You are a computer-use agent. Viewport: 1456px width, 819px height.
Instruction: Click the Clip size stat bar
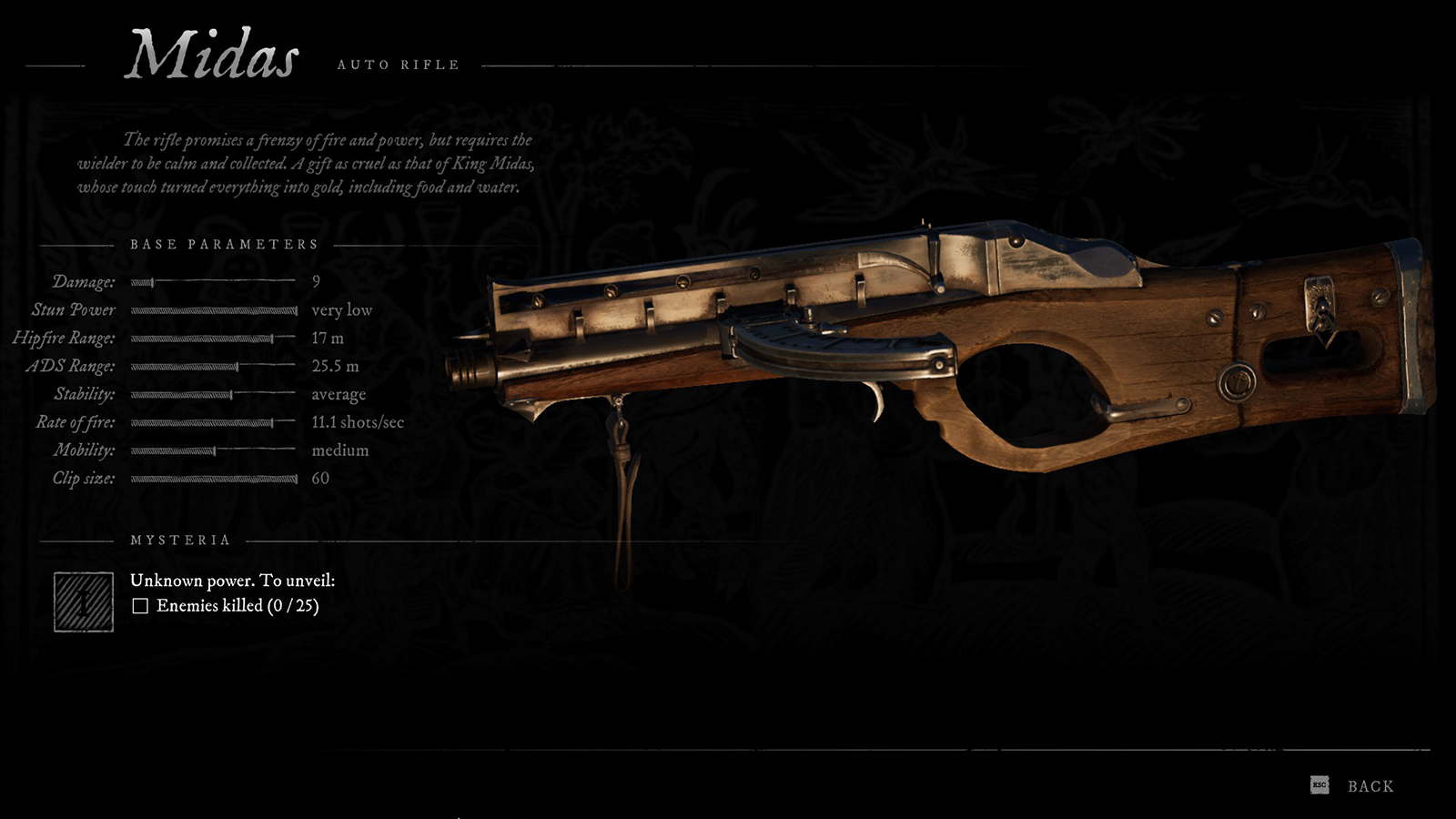point(214,478)
